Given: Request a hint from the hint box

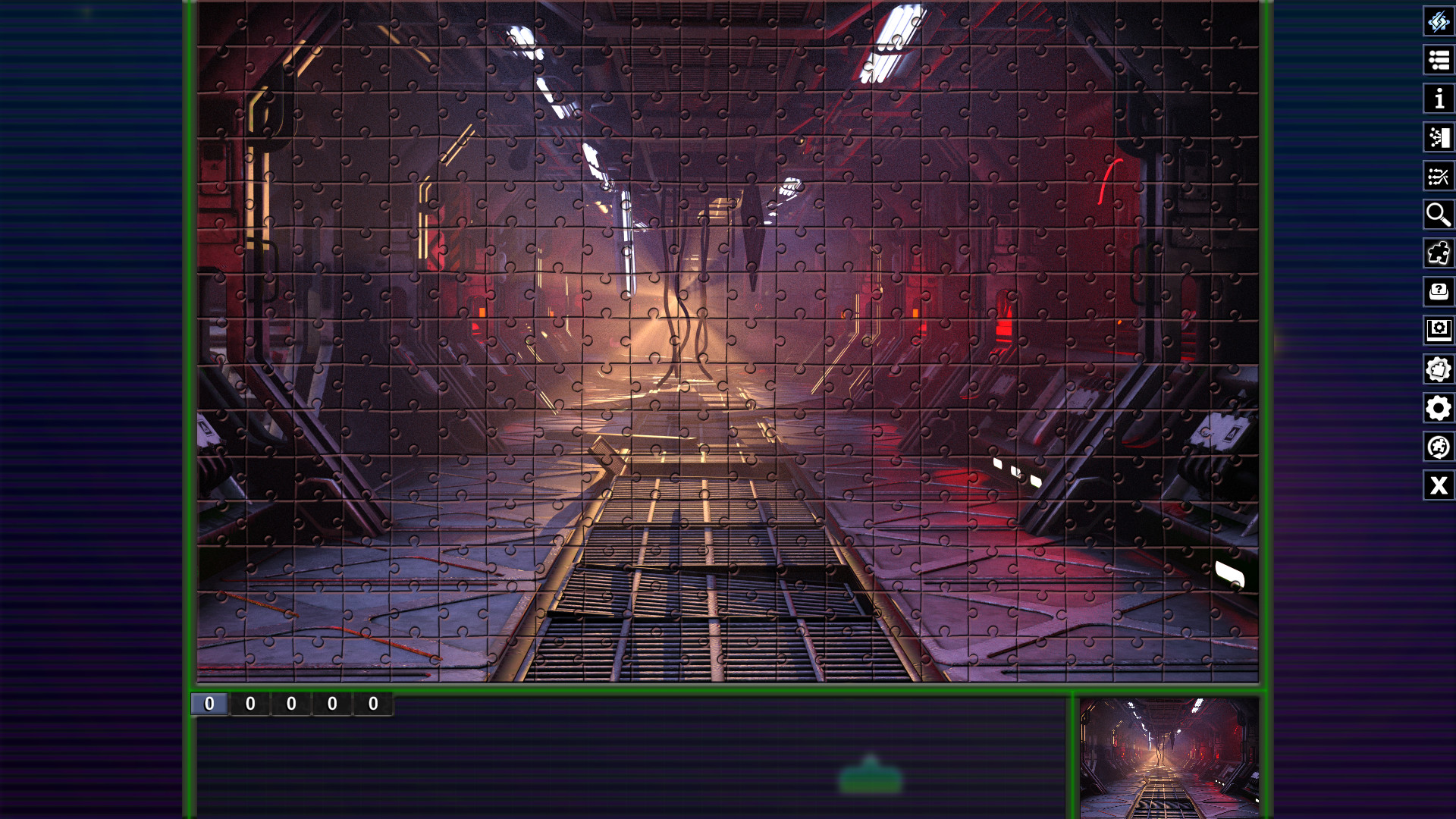Looking at the screenshot, I should [x=1439, y=293].
